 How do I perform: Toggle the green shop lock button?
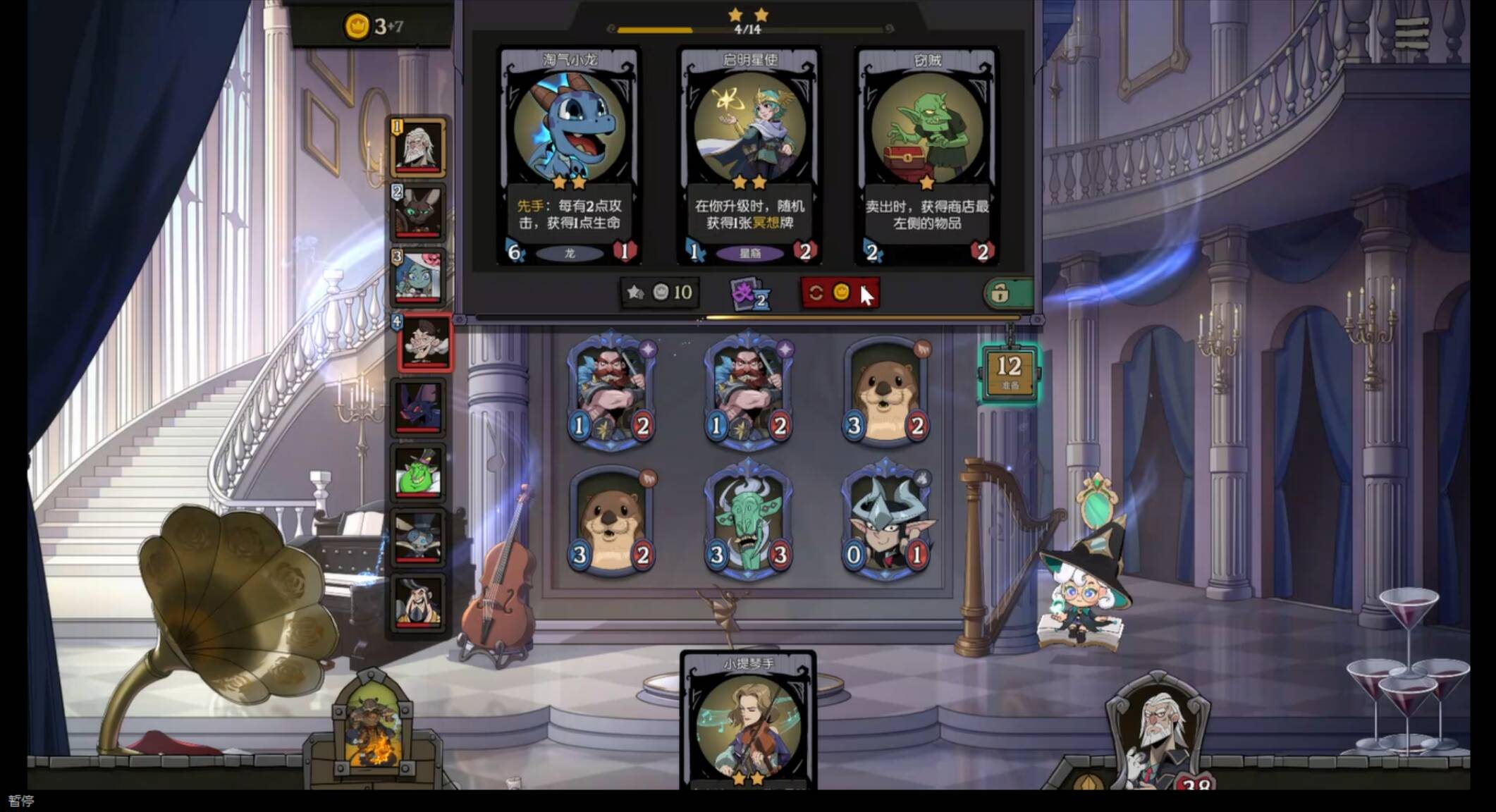click(1008, 293)
